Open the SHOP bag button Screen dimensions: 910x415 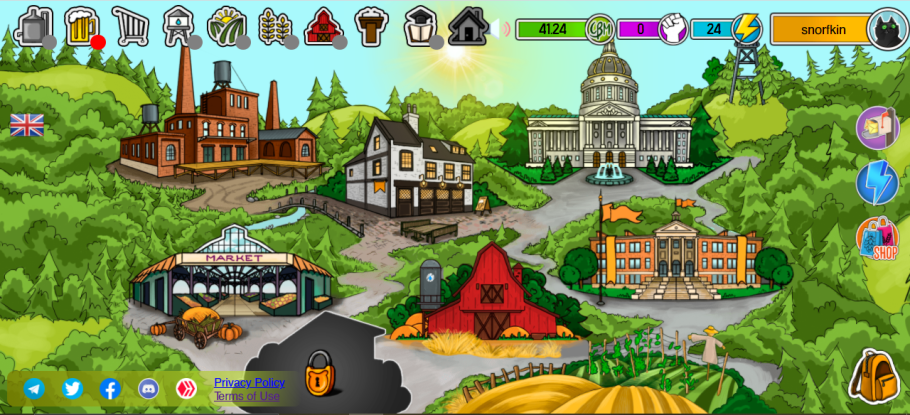pyautogui.click(x=877, y=238)
